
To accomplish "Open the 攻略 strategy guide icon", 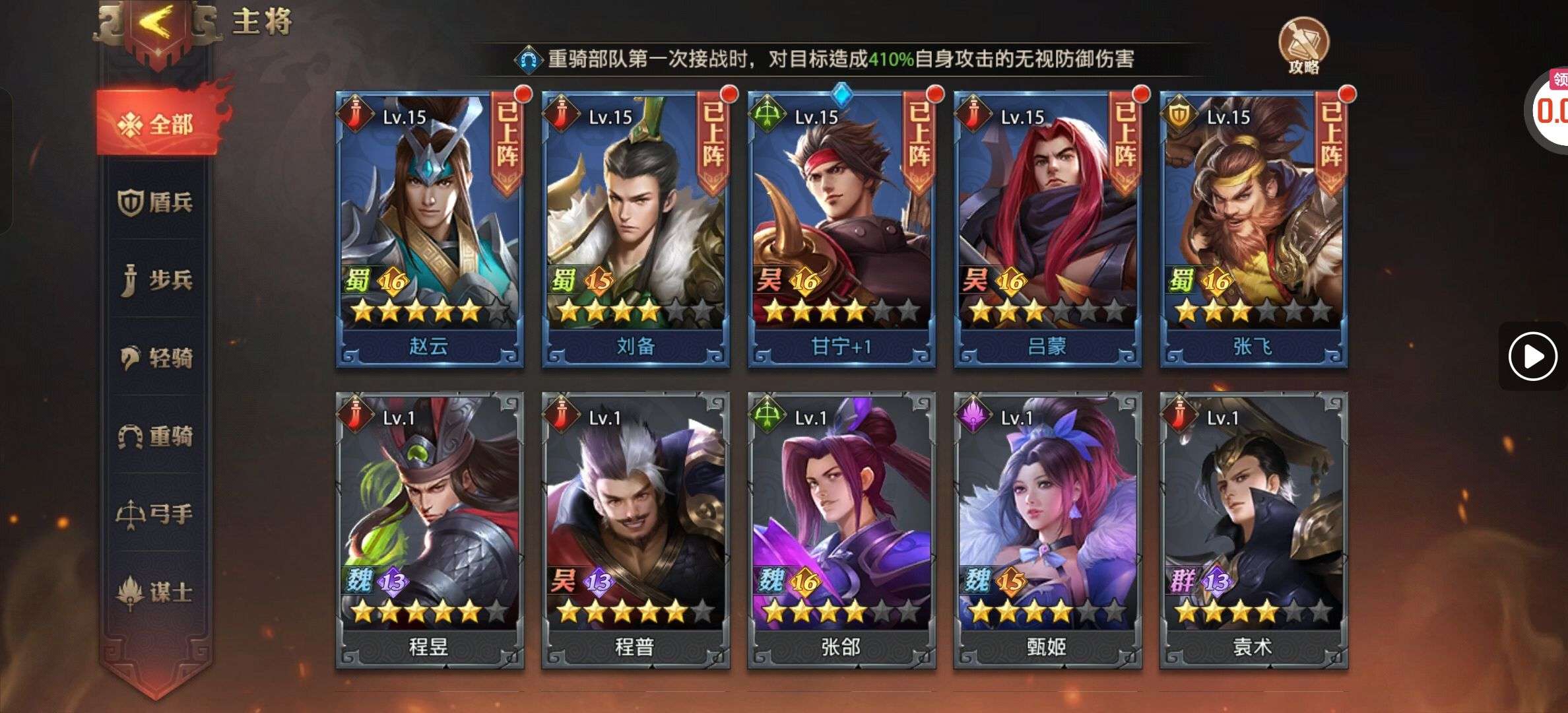I will pyautogui.click(x=1303, y=45).
